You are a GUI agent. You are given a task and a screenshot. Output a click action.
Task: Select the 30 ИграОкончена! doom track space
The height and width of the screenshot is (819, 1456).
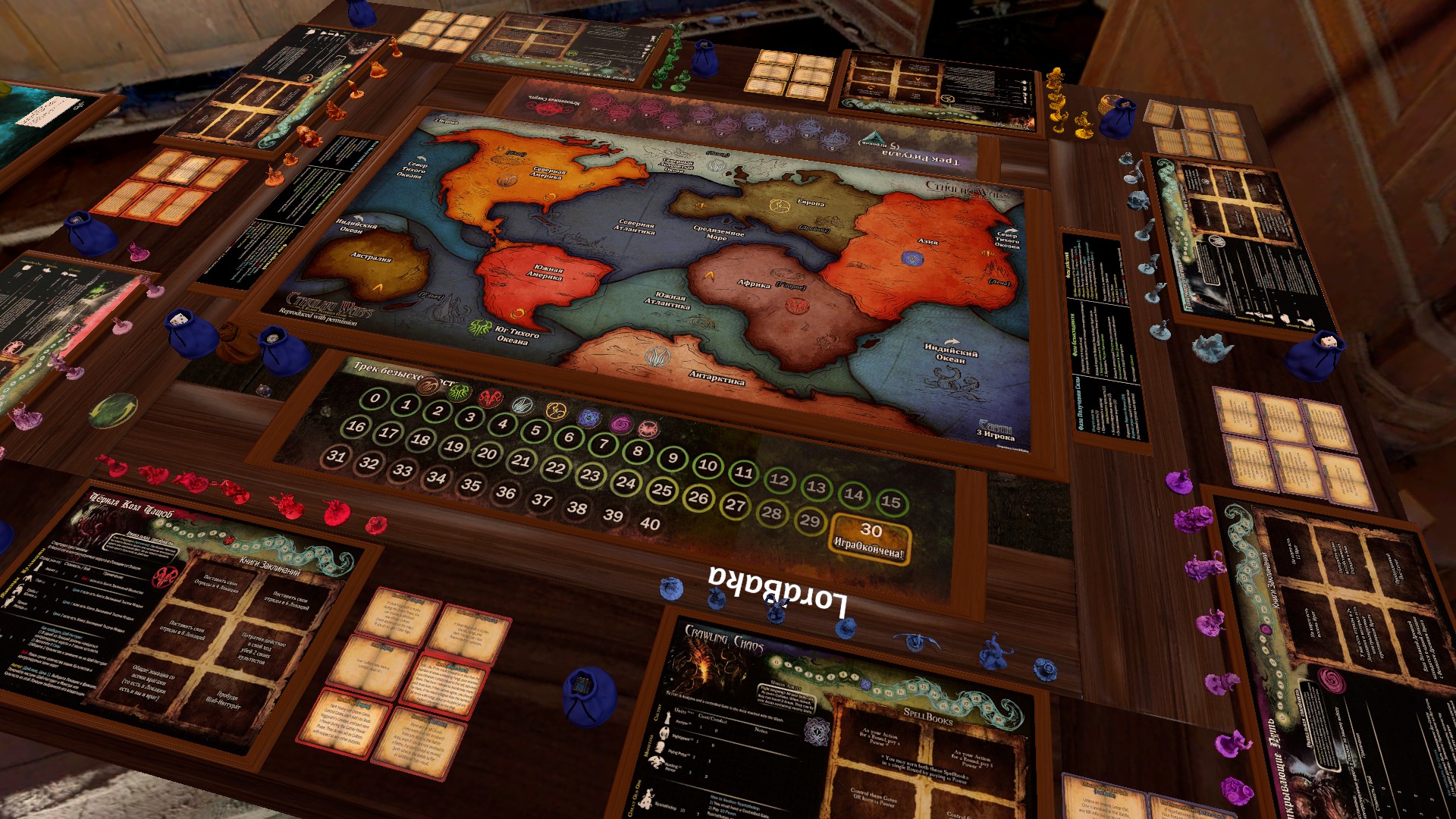coord(870,538)
